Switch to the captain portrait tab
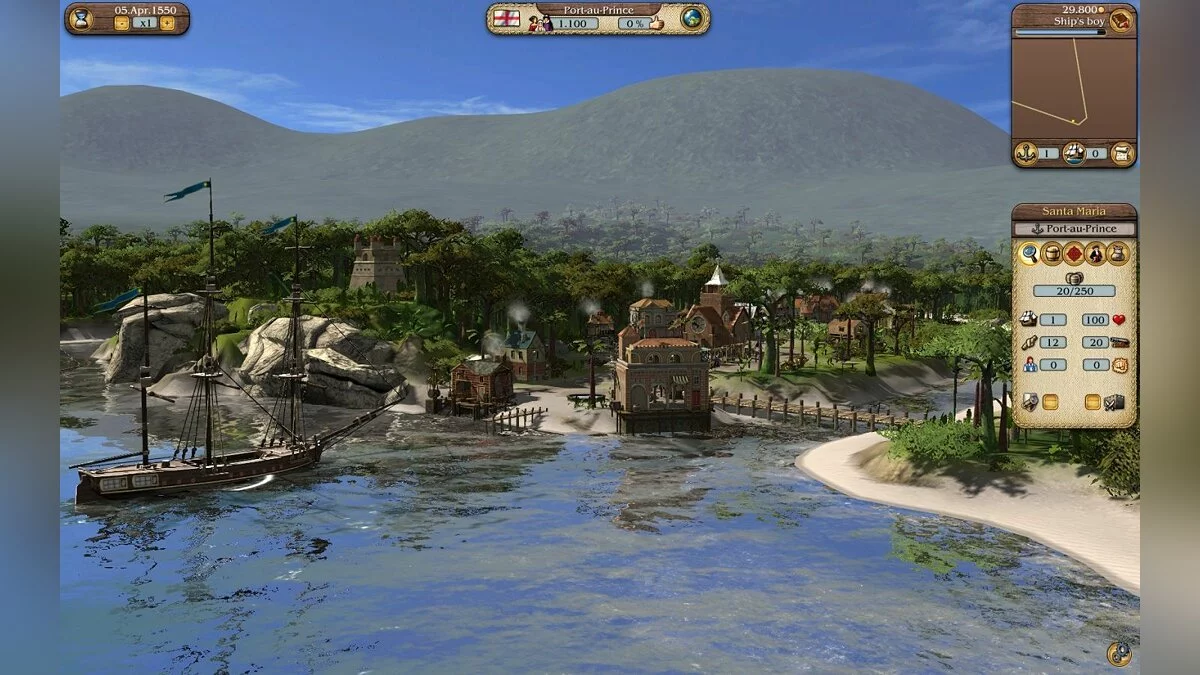 pos(1096,253)
